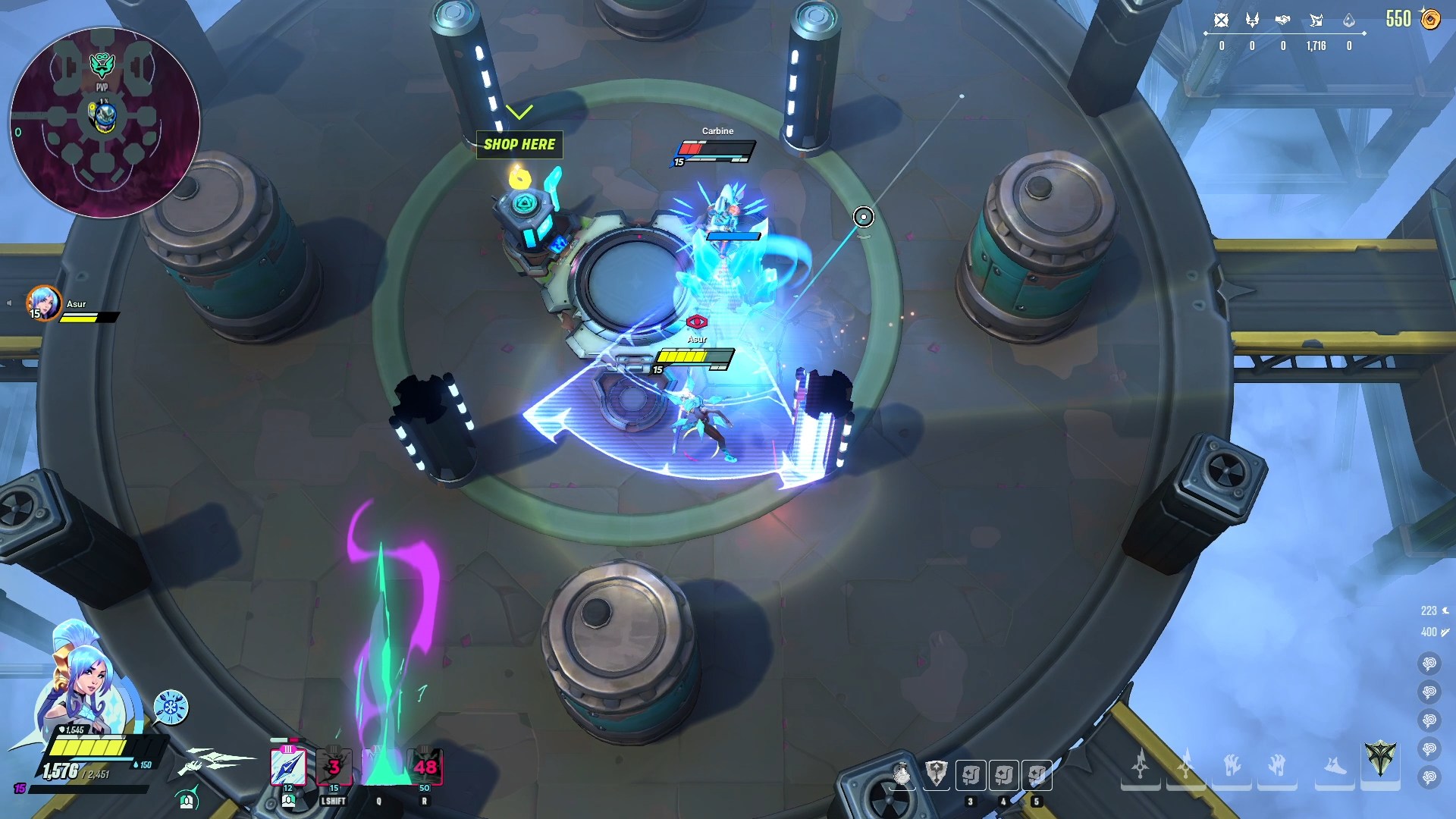Activate the LSHIFT ability on 3-second cooldown
Image resolution: width=1456 pixels, height=819 pixels.
(334, 767)
